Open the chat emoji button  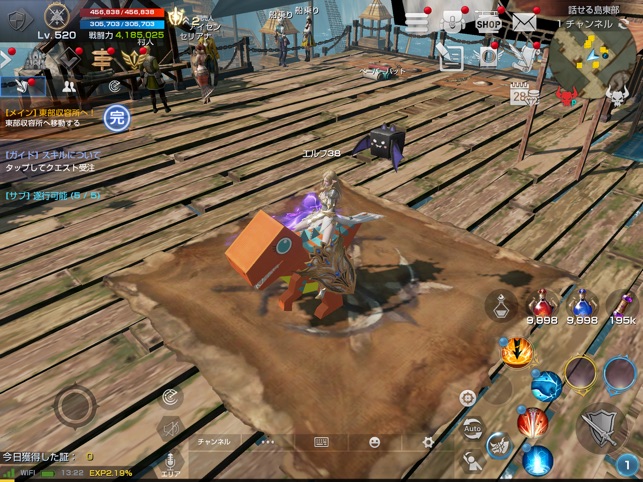point(375,441)
